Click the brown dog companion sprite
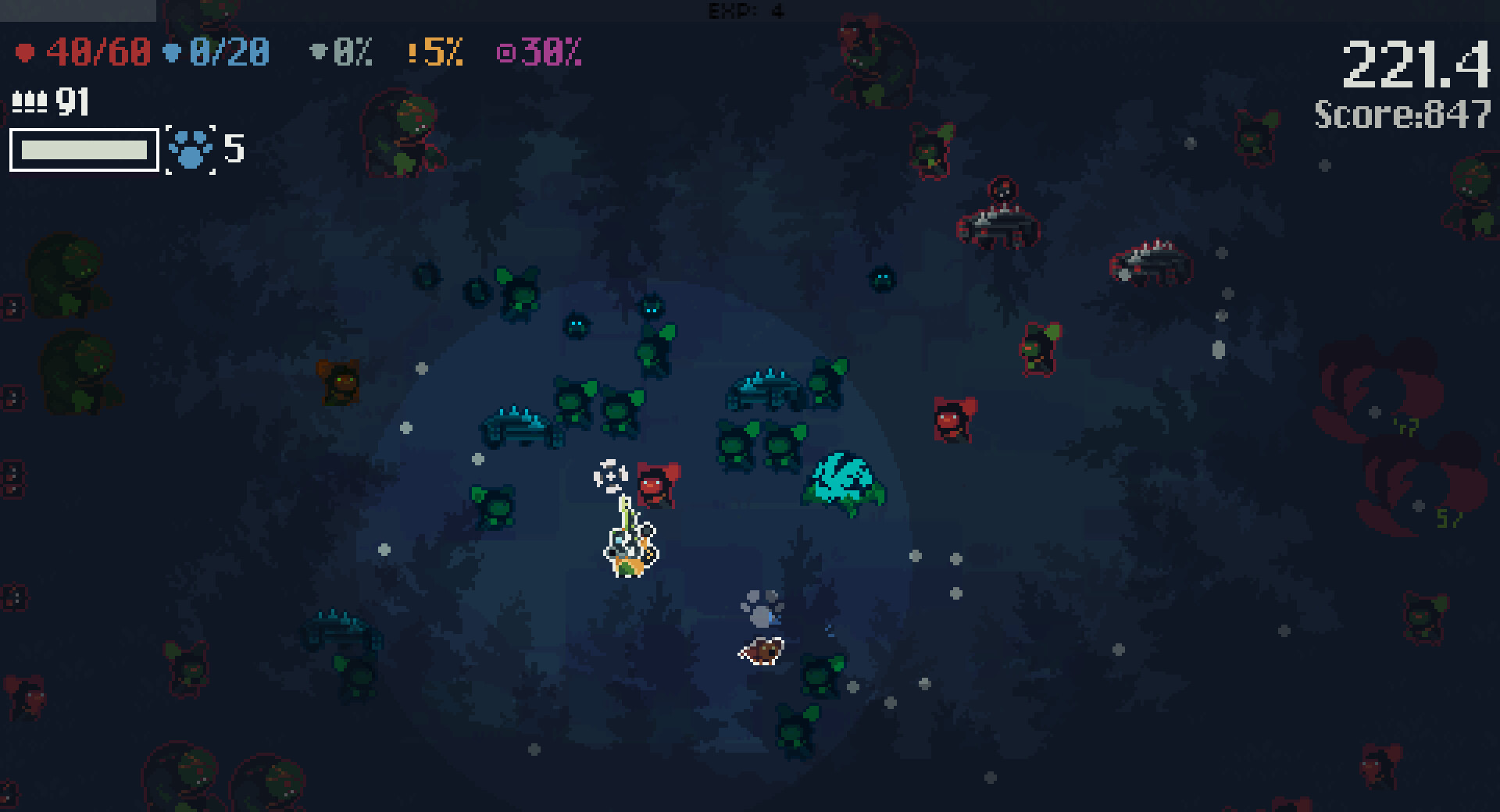Viewport: 1500px width, 812px height. tap(761, 650)
